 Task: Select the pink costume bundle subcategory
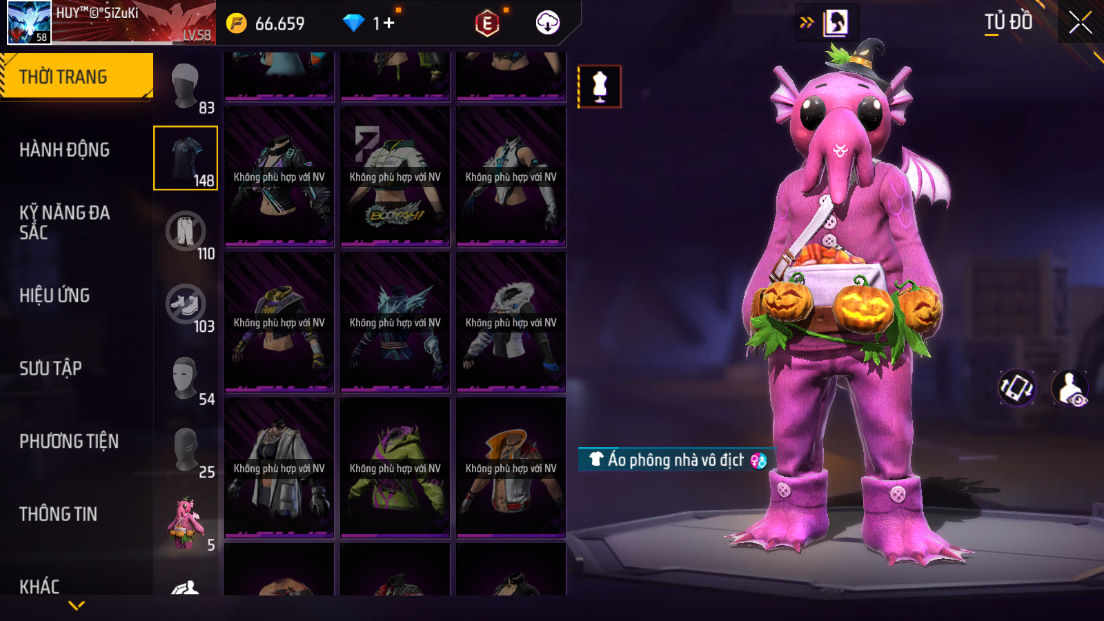[185, 522]
